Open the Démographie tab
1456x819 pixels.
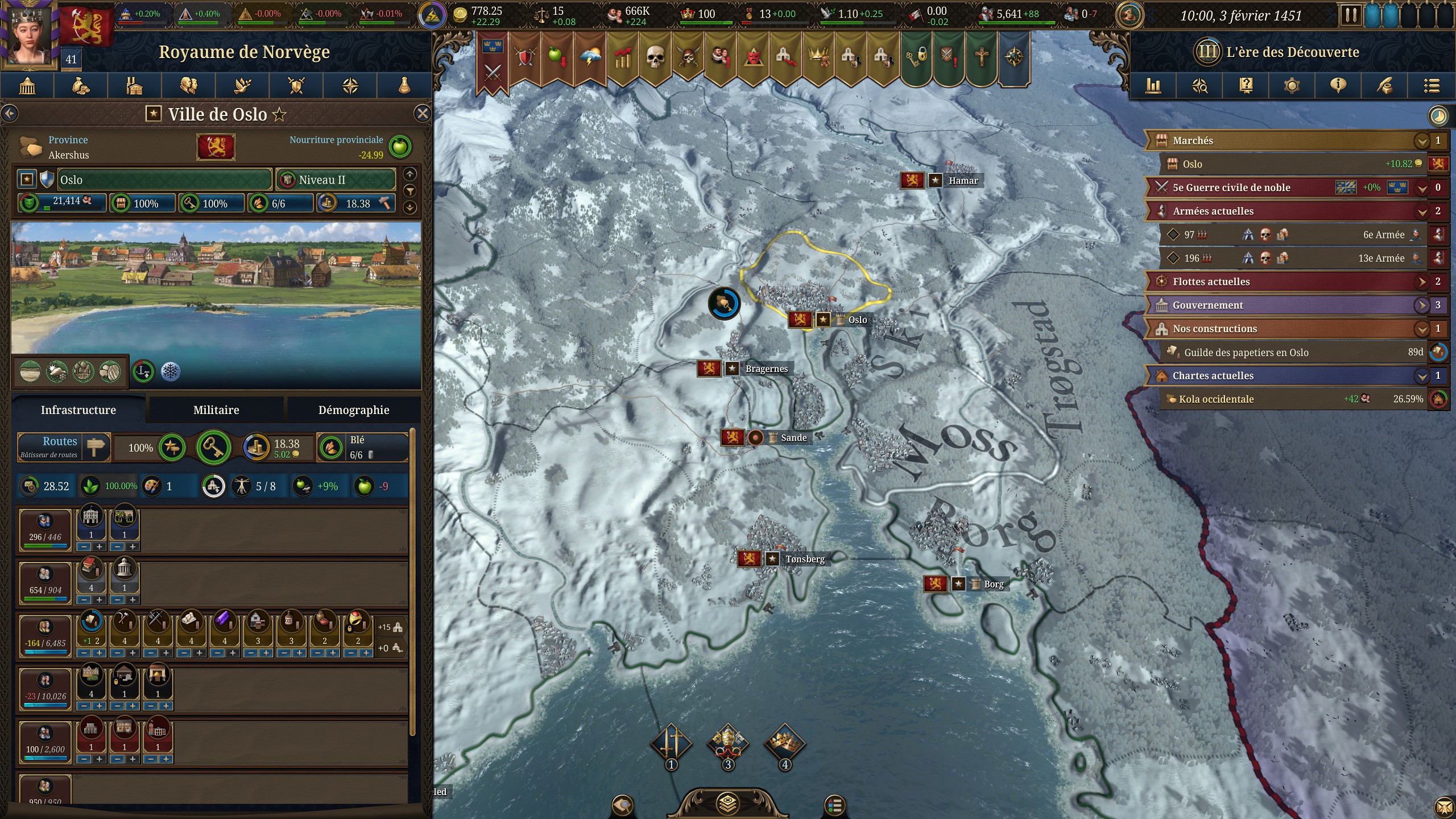[353, 410]
